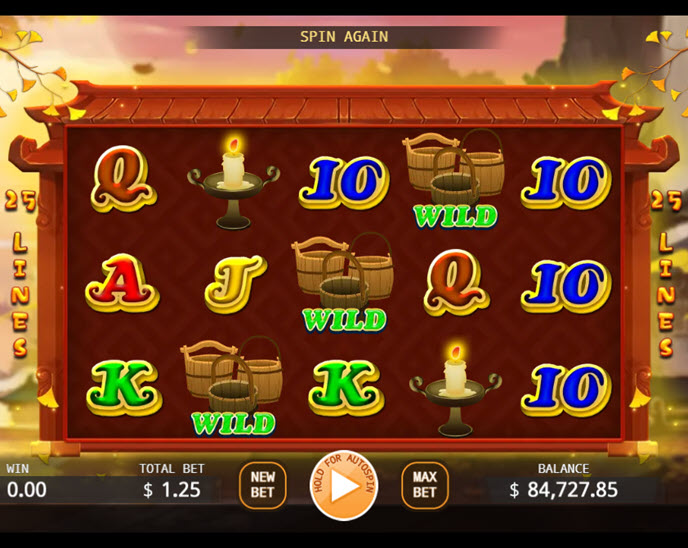Open the New Bet option
The image size is (688, 548).
(x=262, y=485)
